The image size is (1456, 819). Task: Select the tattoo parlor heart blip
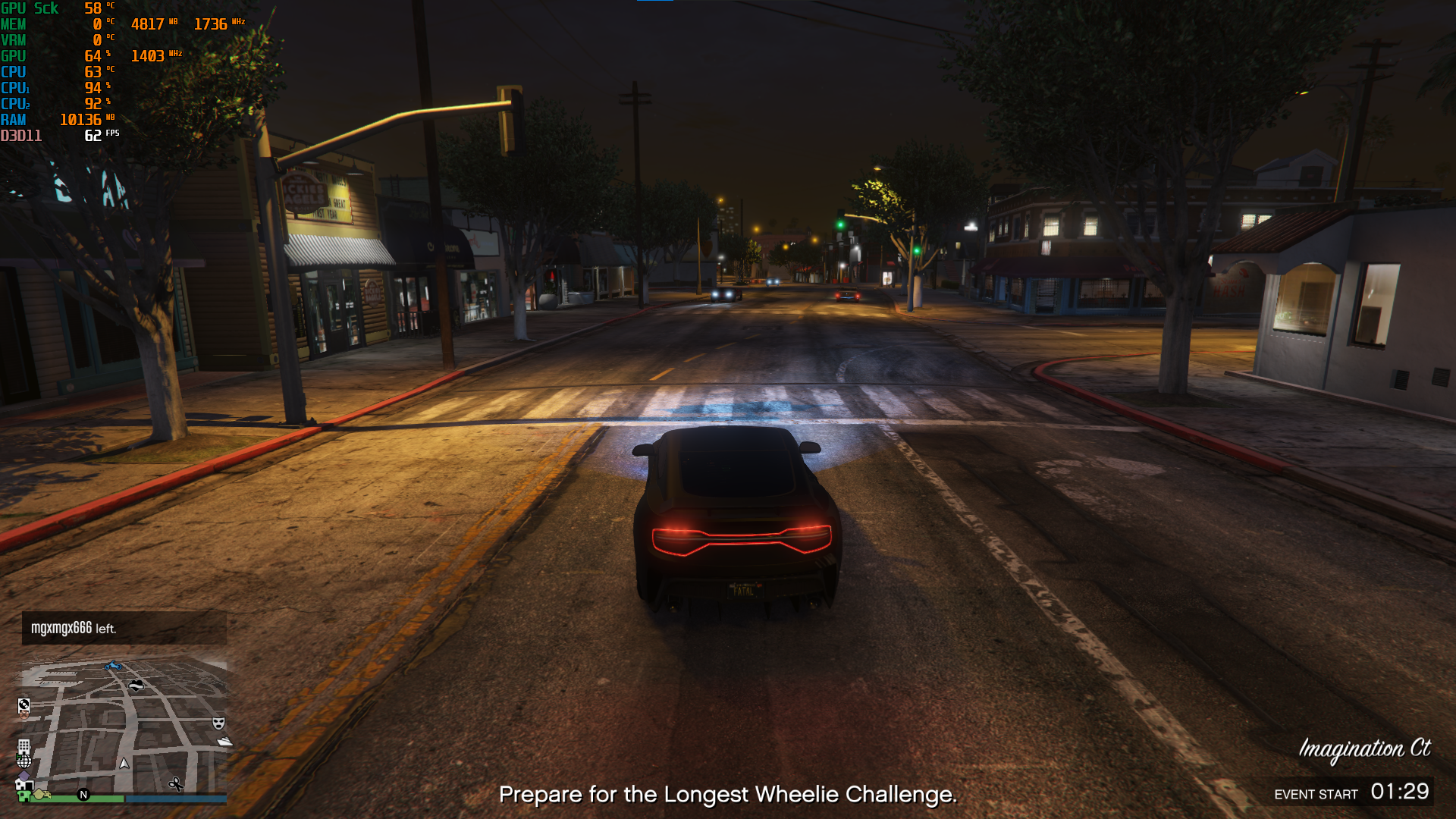point(136,686)
